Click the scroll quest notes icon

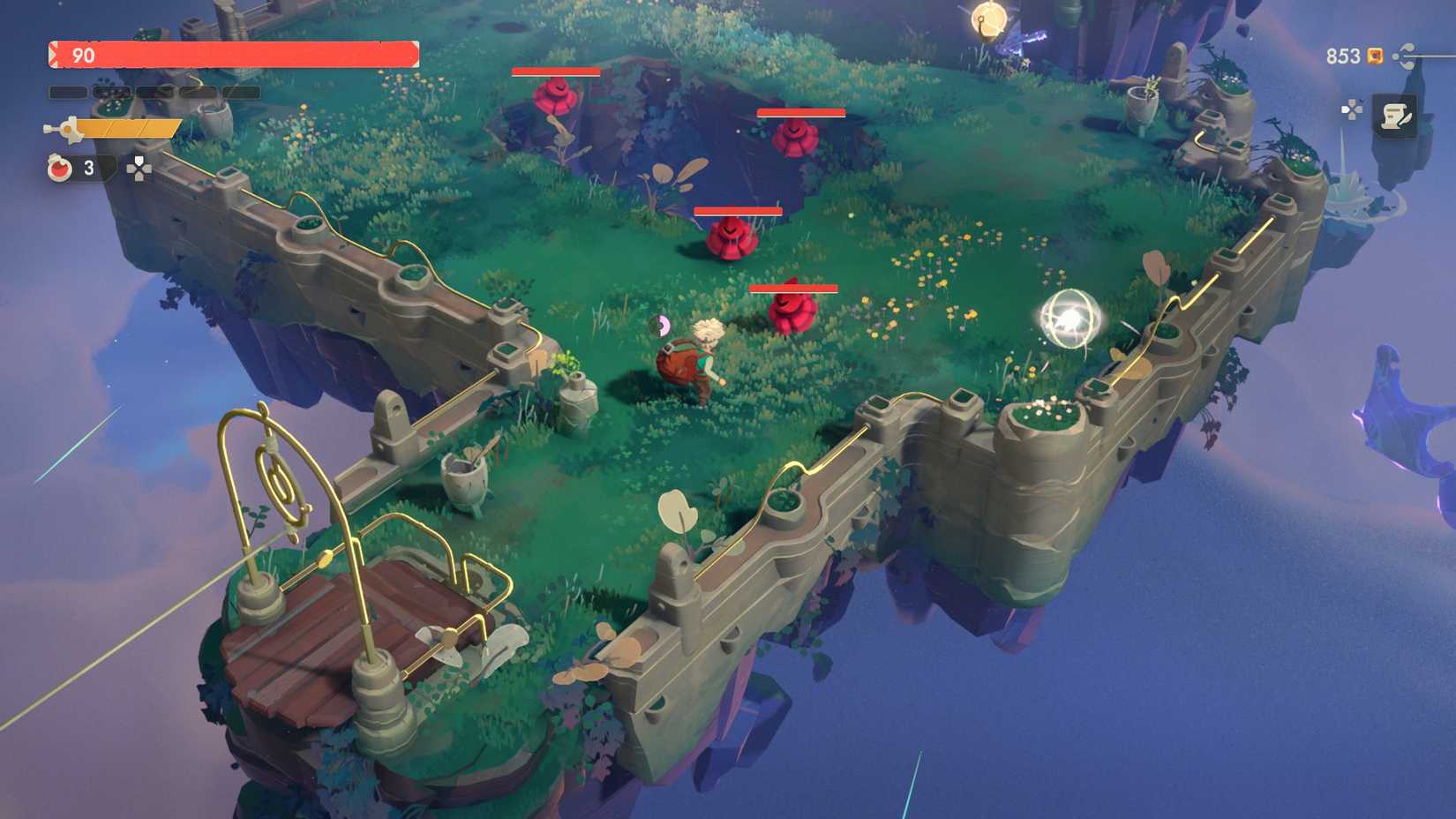pos(1399,116)
